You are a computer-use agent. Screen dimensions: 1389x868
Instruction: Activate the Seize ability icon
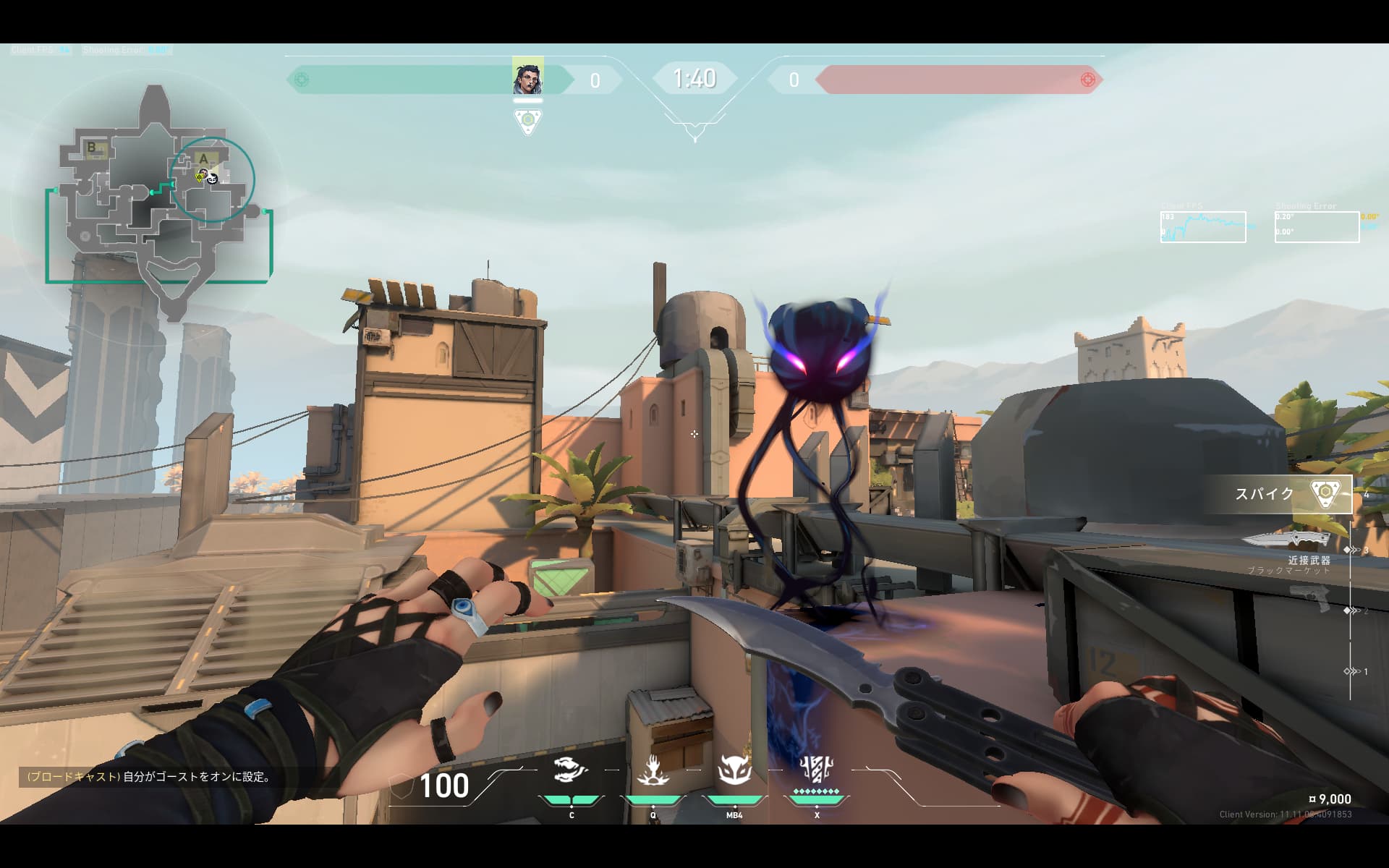pyautogui.click(x=653, y=770)
